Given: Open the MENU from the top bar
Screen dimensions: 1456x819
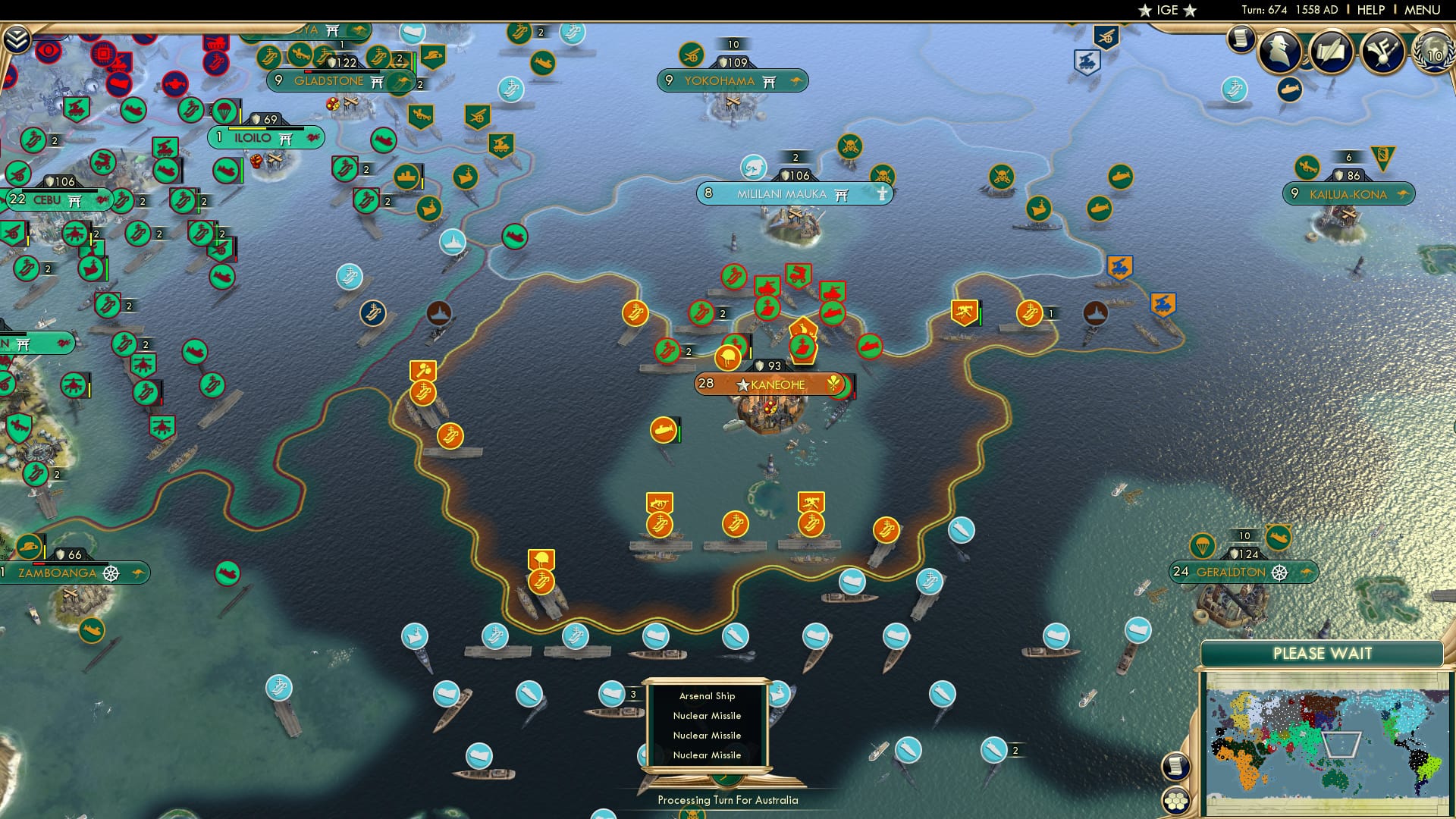Looking at the screenshot, I should point(1424,9).
